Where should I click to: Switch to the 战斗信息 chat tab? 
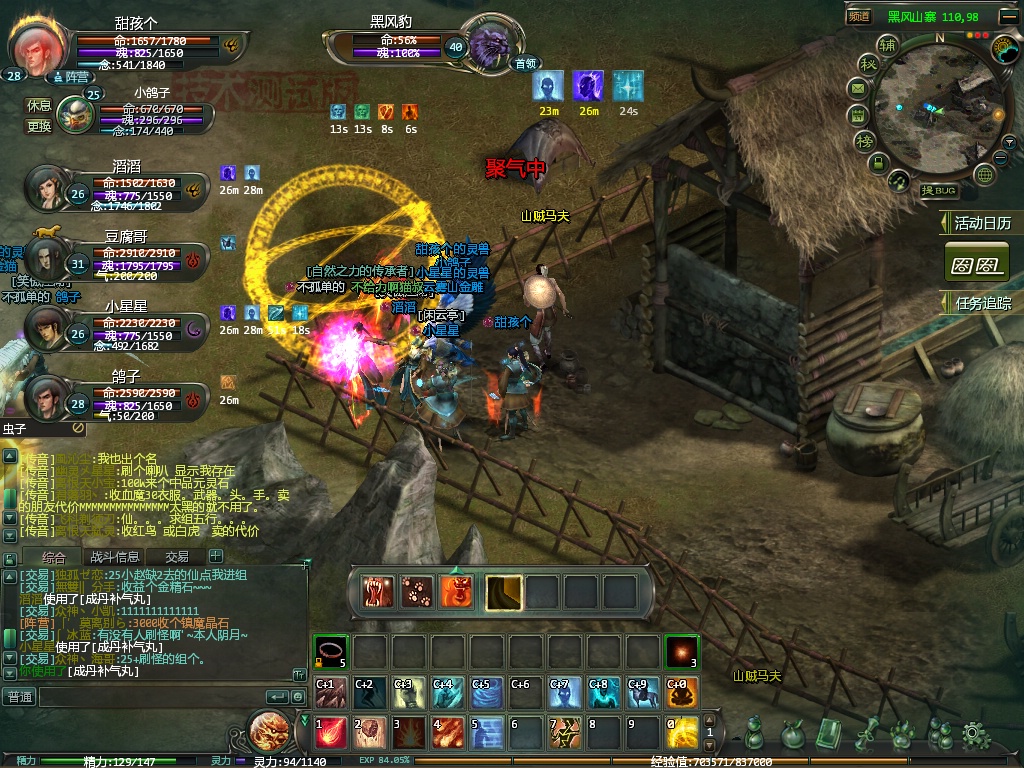tap(115, 556)
